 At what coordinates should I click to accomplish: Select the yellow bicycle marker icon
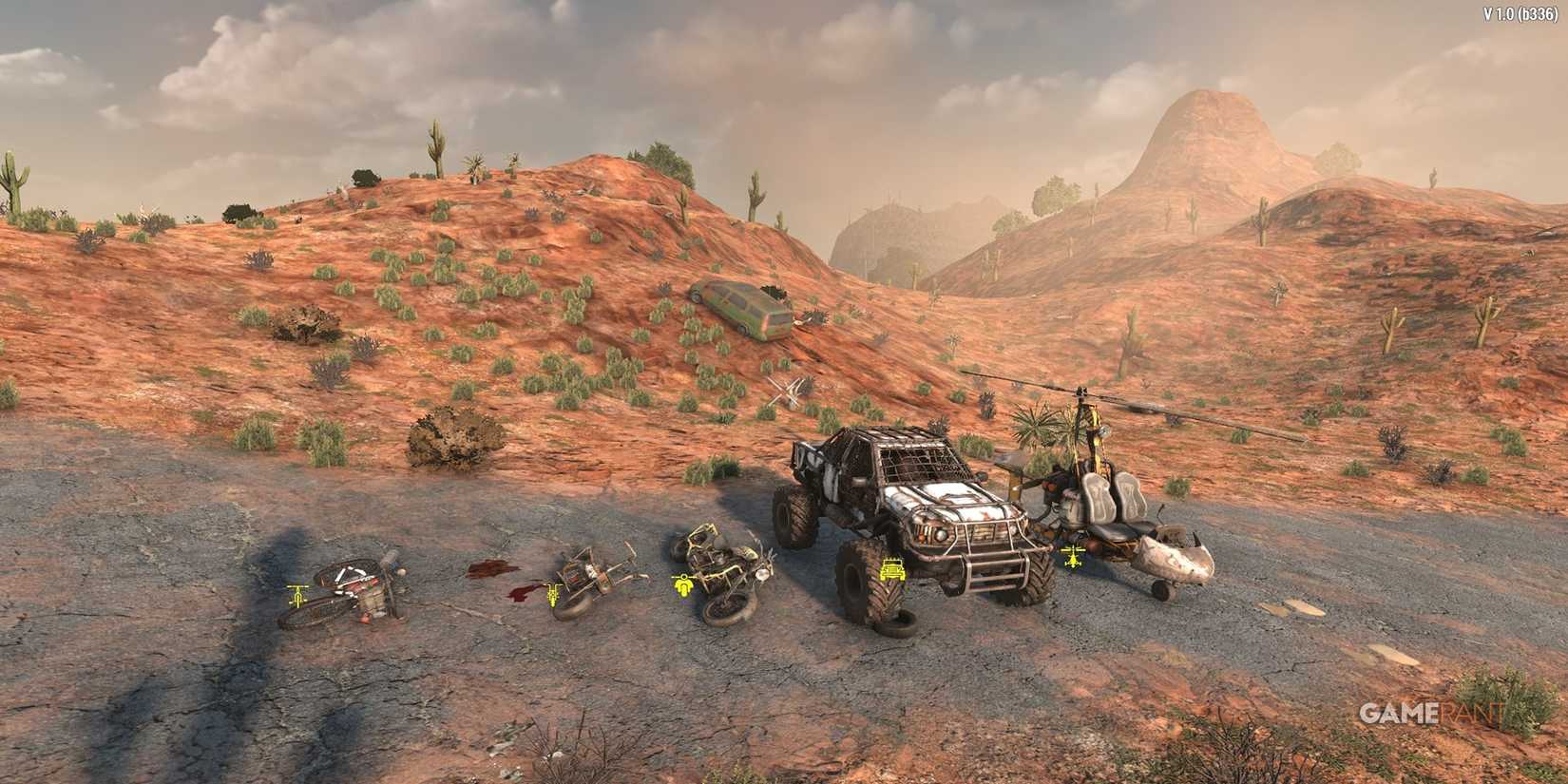pos(297,595)
